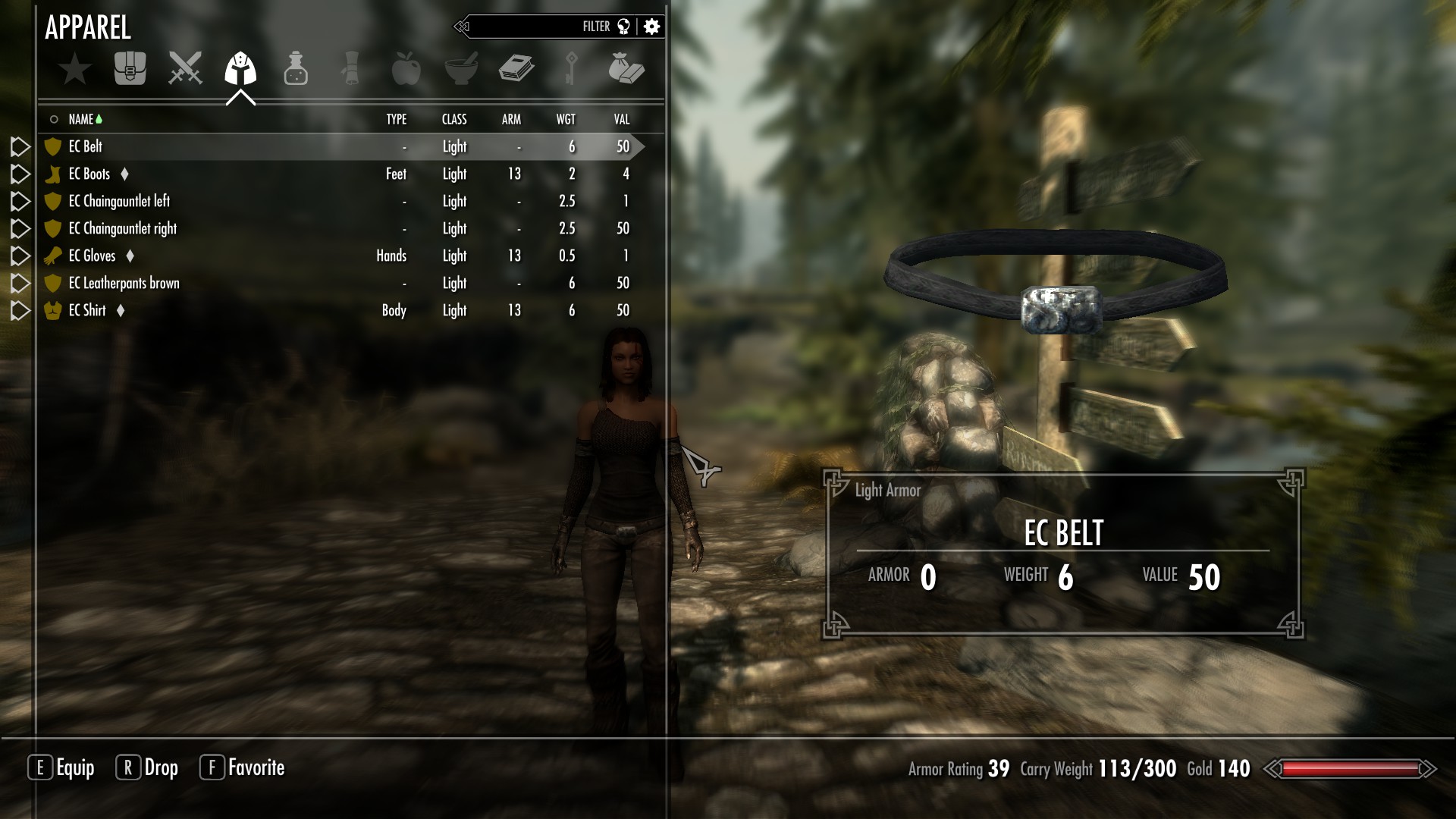Click the filter search field
This screenshot has width=1456, height=819.
coord(531,27)
